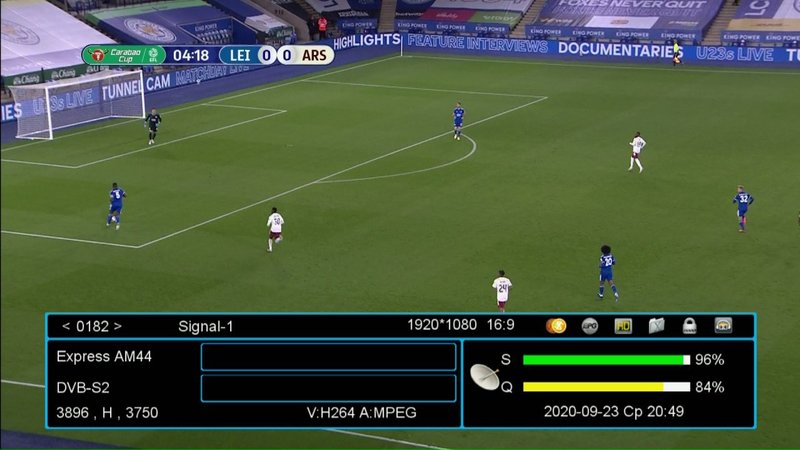Screen dimensions: 800x450
Task: Click the empty box beside Express AM44
Action: 328,357
